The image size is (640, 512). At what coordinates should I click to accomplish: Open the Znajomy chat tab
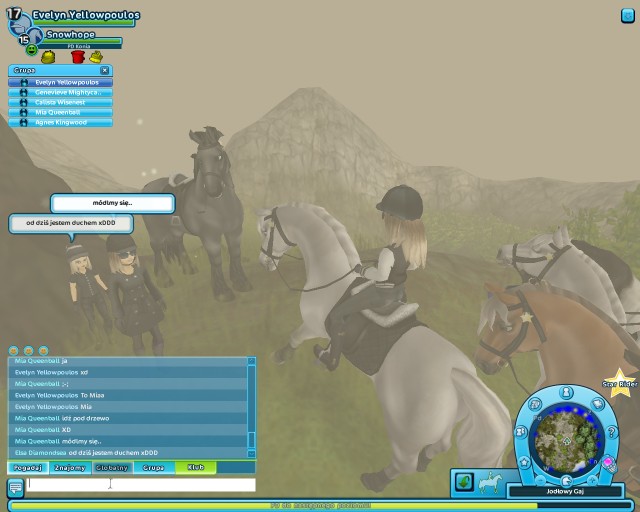pos(70,467)
